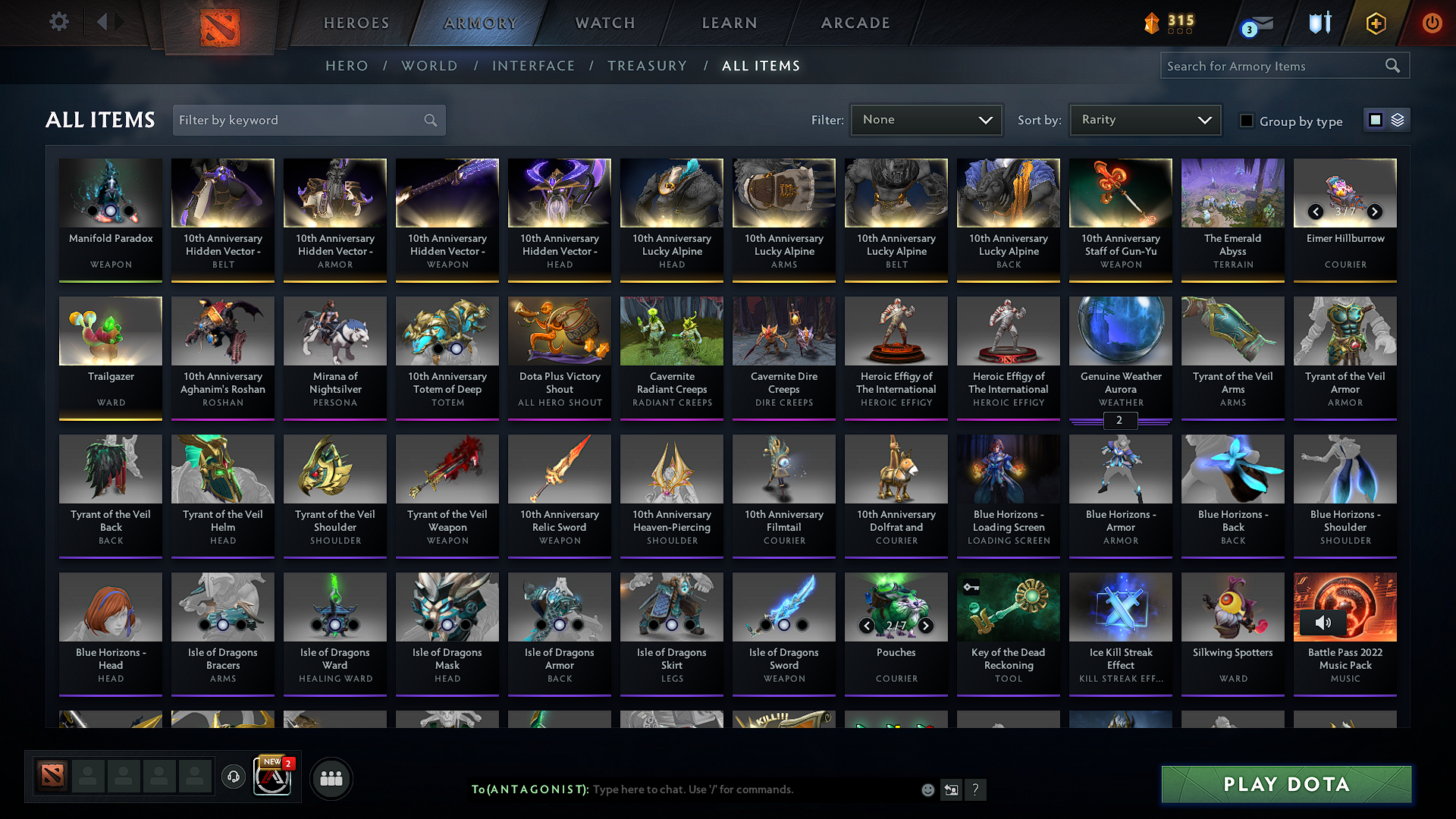Toggle the single-item grid view
The width and height of the screenshot is (1456, 819).
pyautogui.click(x=1376, y=120)
